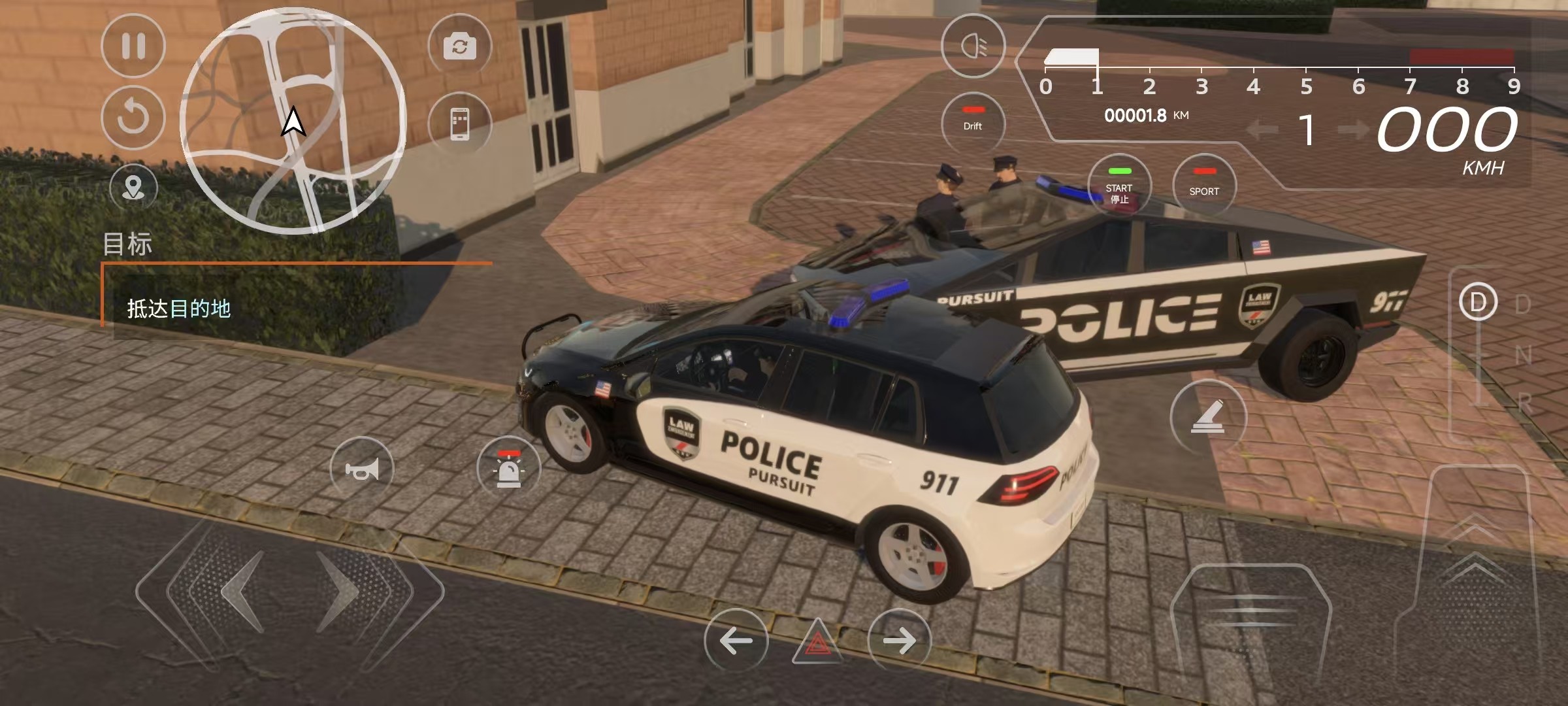
Task: Turn on the right turn signal
Action: coord(900,641)
